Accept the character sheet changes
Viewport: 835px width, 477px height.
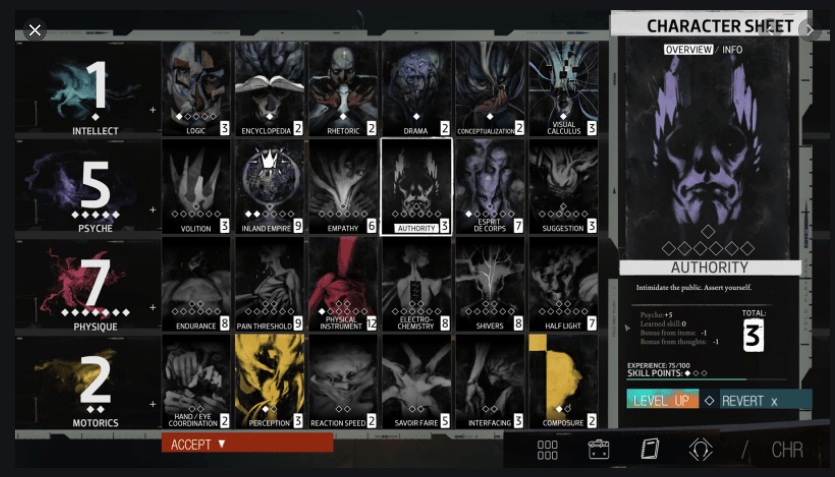[247, 443]
